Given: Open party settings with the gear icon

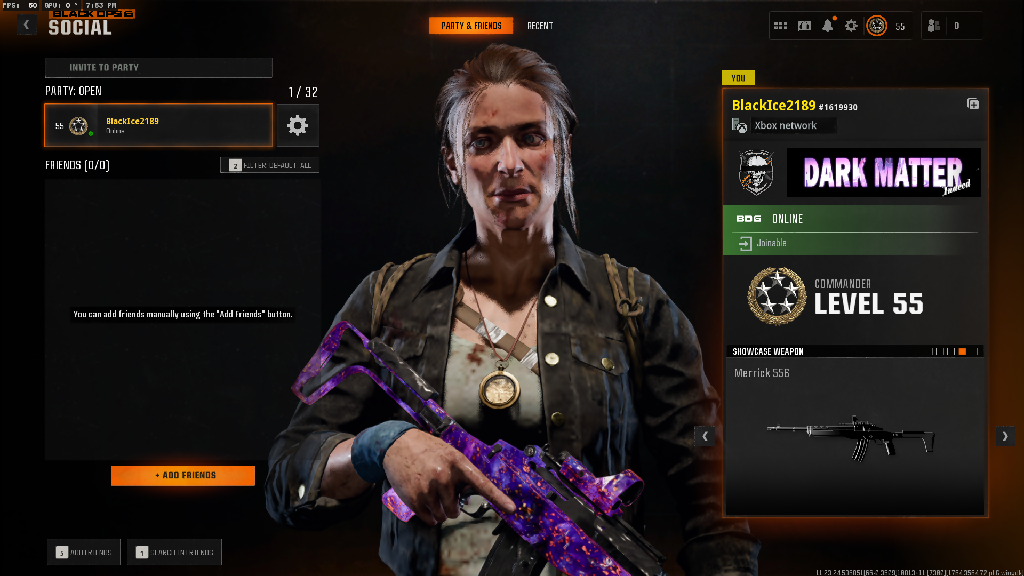Looking at the screenshot, I should [x=297, y=125].
